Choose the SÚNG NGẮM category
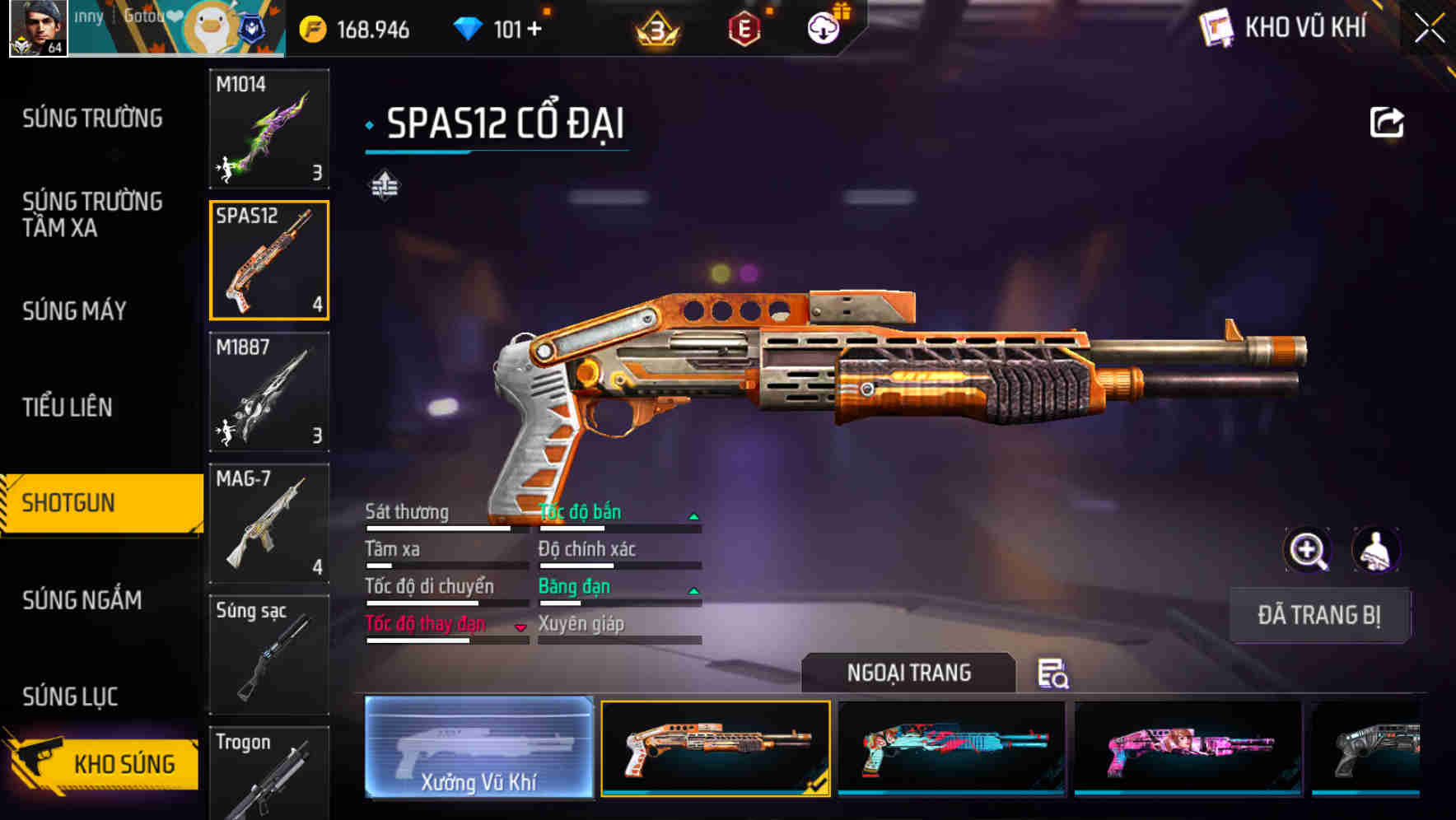Screen dimensions: 1456x820 (x=82, y=600)
